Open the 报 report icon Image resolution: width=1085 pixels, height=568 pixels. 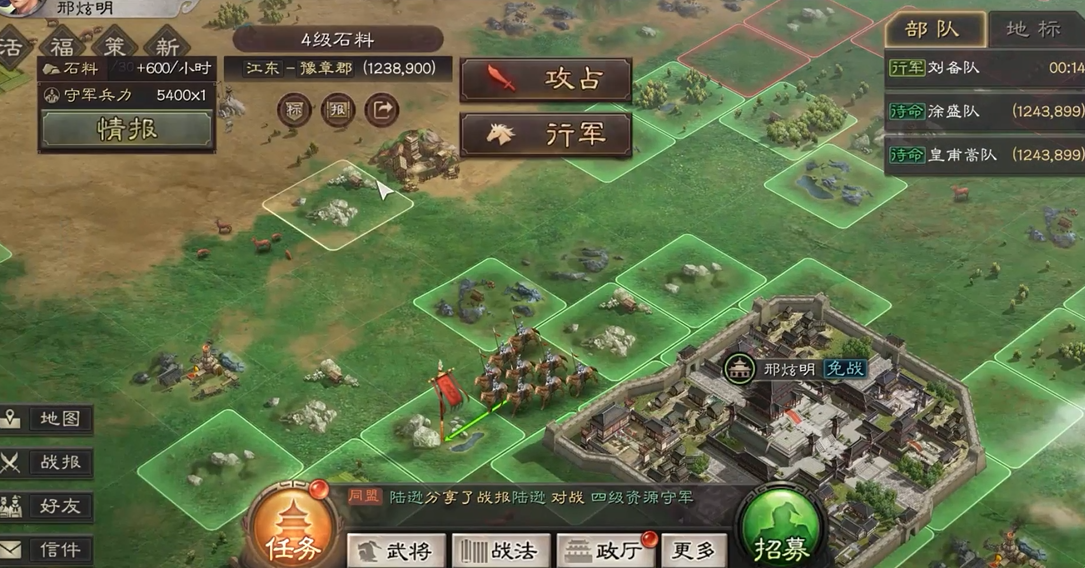338,110
